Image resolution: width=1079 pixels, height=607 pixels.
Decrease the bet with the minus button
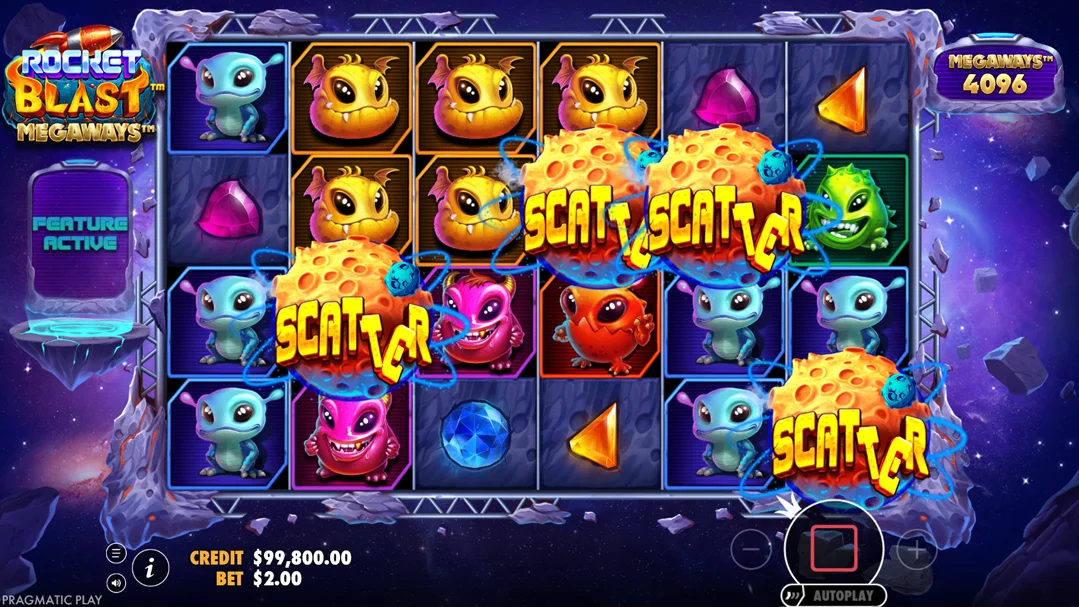751,548
